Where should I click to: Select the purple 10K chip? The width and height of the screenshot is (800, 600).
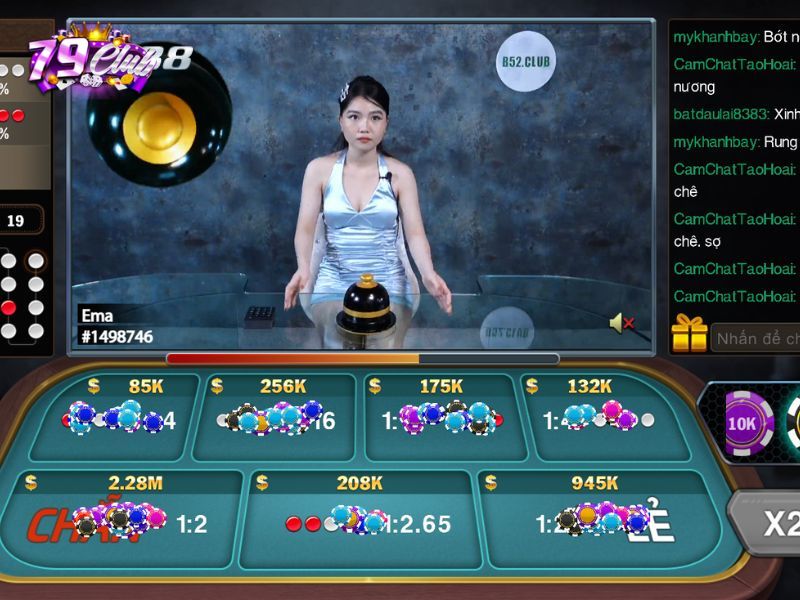point(743,424)
